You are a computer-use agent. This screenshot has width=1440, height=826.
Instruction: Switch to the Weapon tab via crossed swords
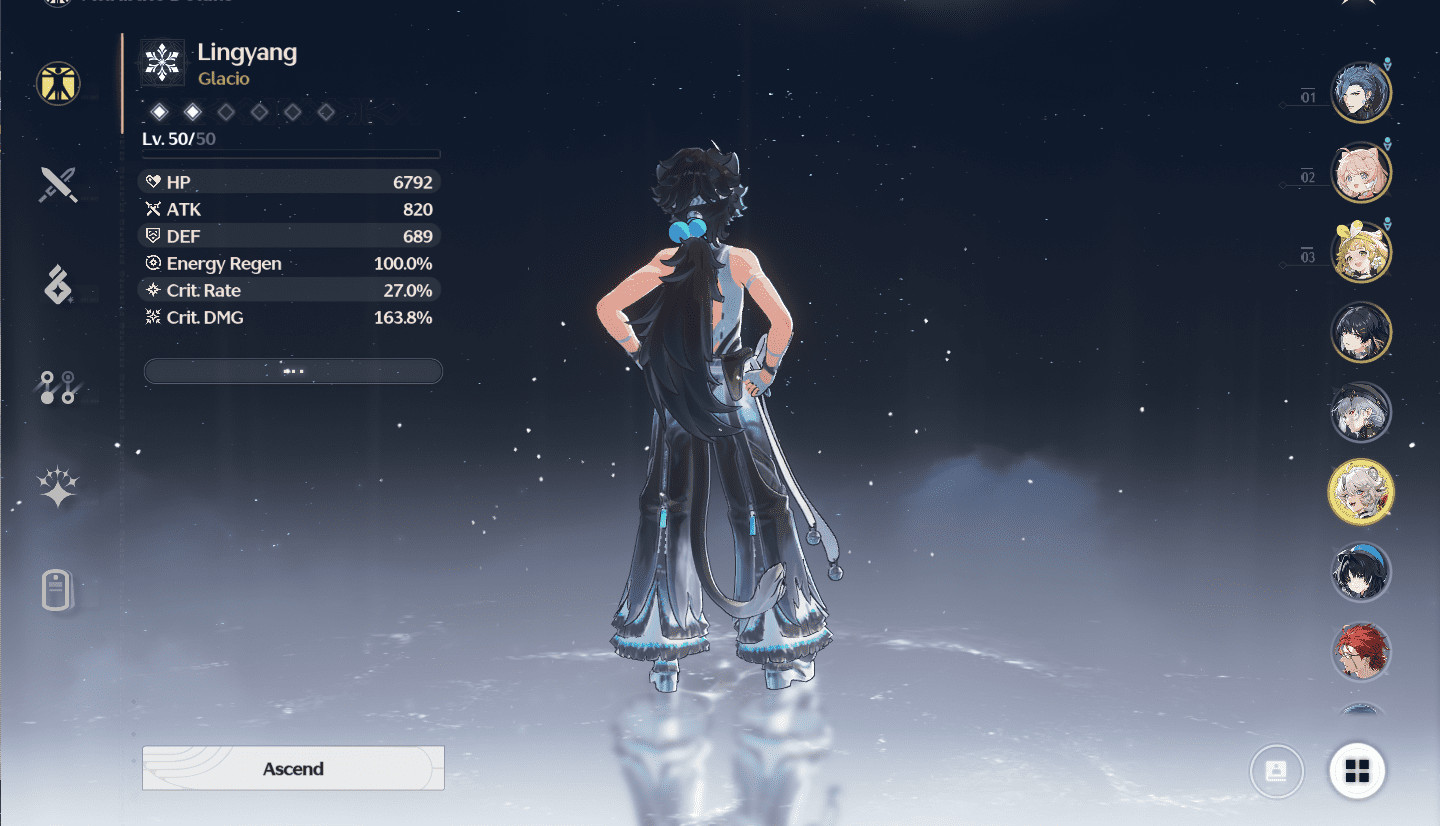coord(57,185)
